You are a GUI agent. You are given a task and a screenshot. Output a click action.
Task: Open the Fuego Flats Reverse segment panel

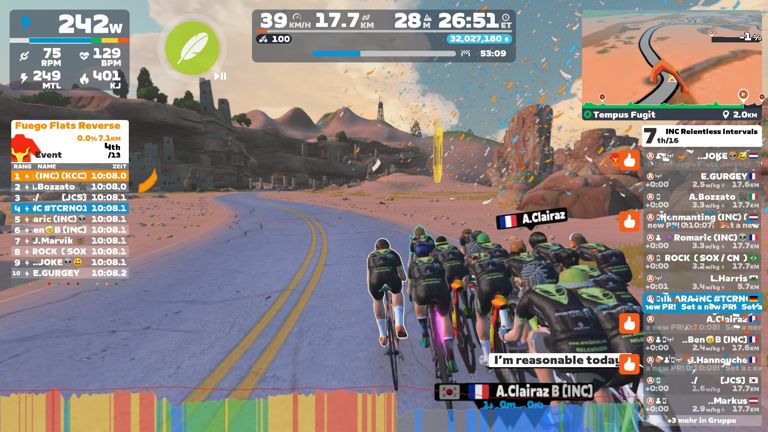68,126
